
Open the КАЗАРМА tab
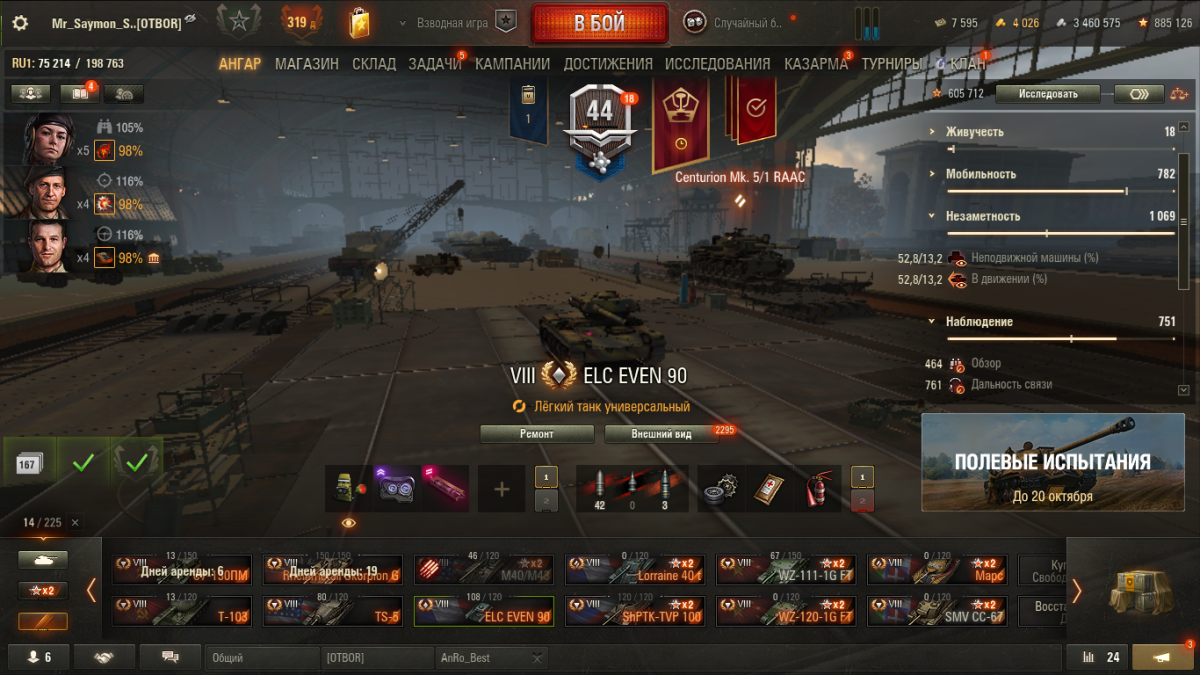[x=815, y=64]
